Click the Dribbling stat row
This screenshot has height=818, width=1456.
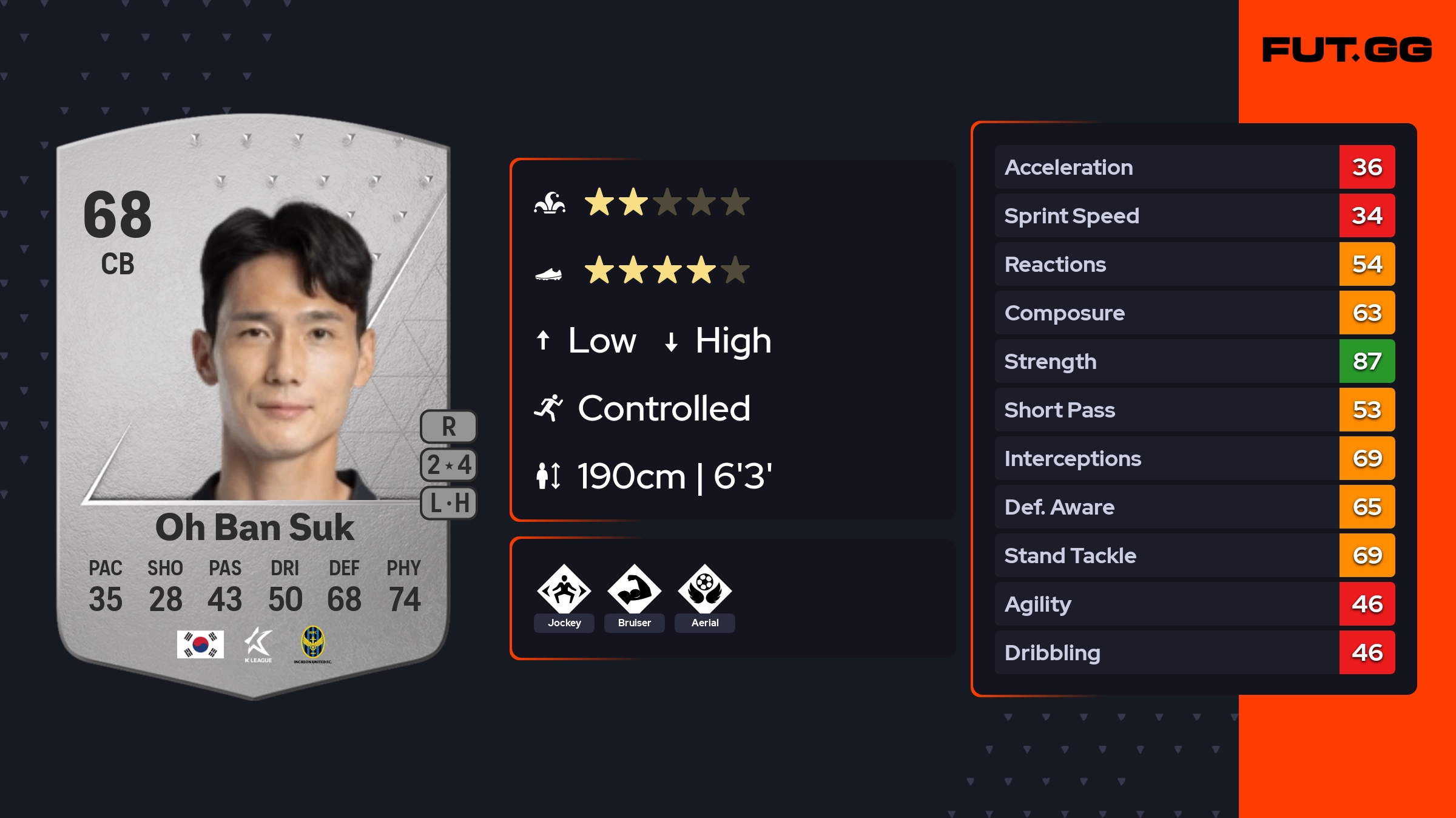pos(1194,652)
